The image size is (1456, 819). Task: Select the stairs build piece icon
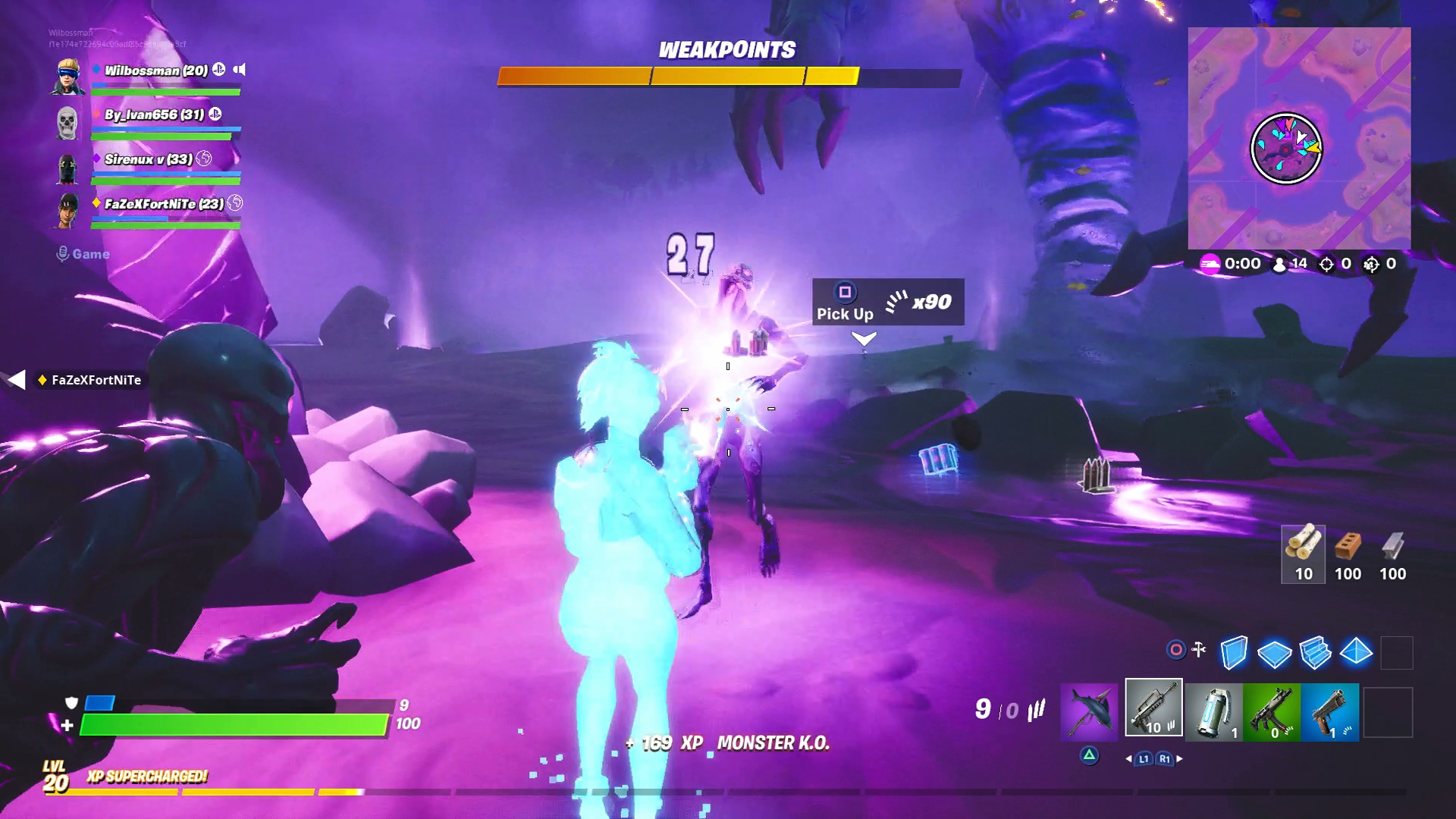[x=1314, y=652]
